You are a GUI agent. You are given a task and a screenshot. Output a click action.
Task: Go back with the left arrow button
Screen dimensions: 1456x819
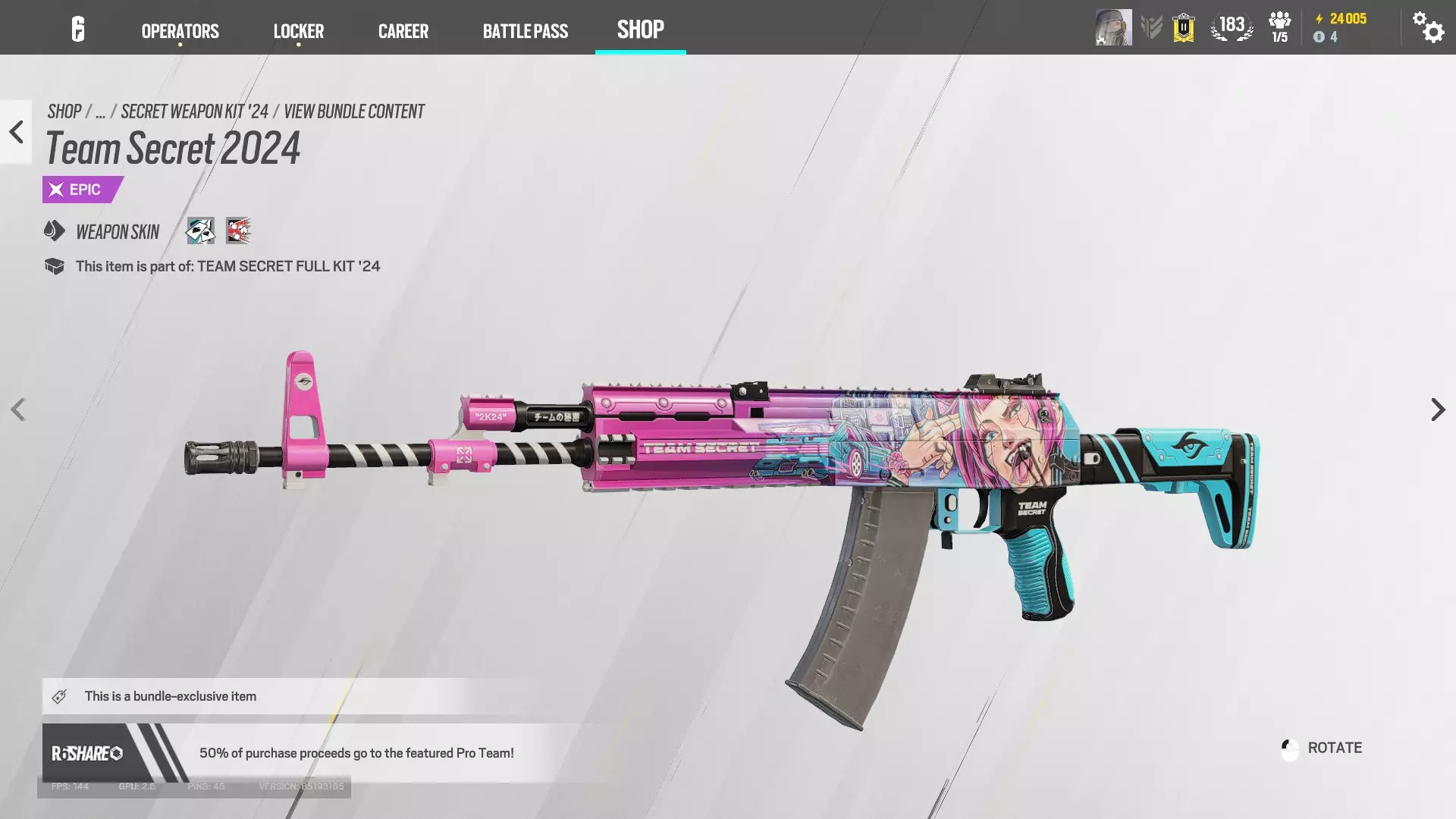point(16,132)
